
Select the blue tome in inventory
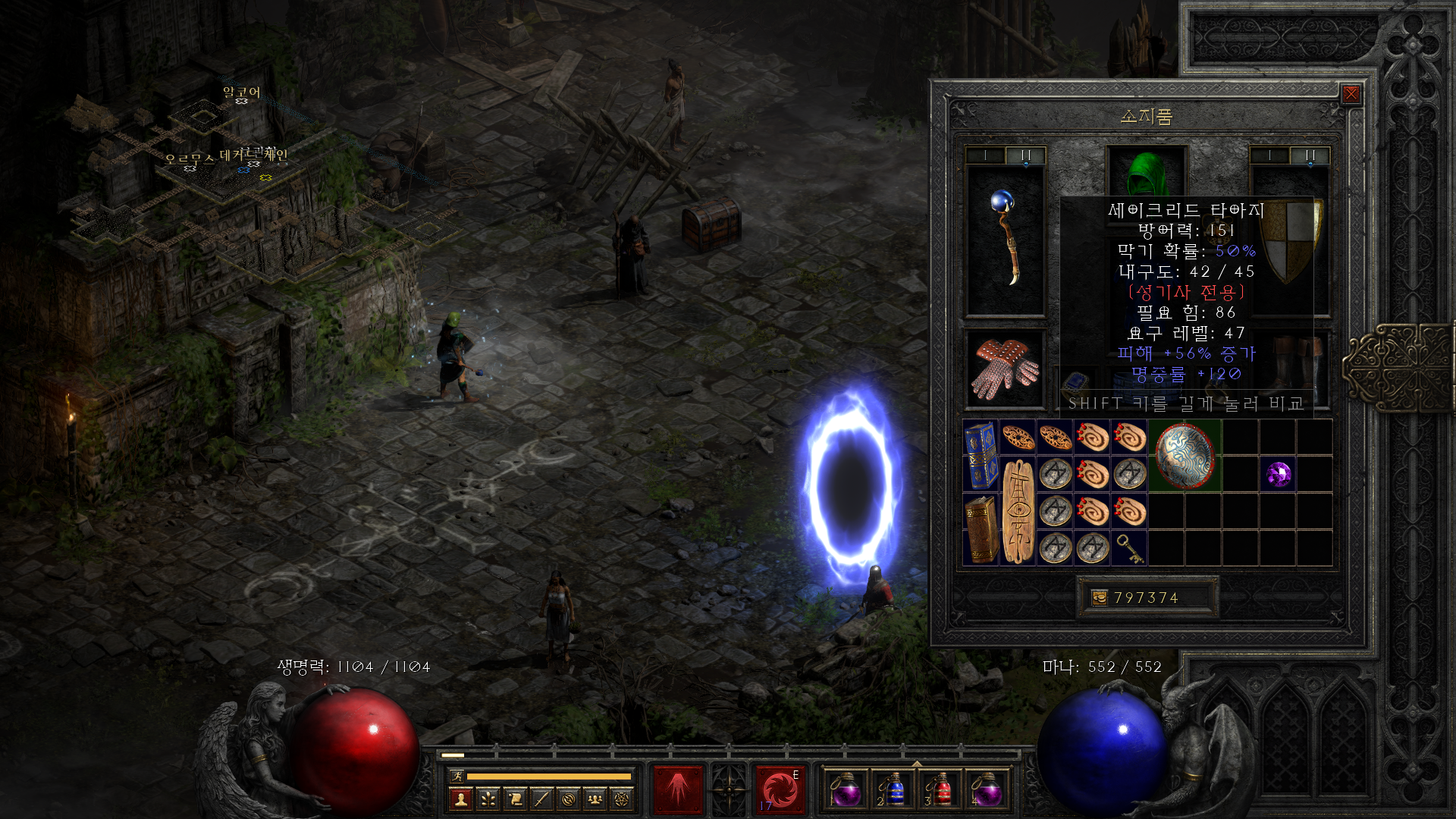981,455
